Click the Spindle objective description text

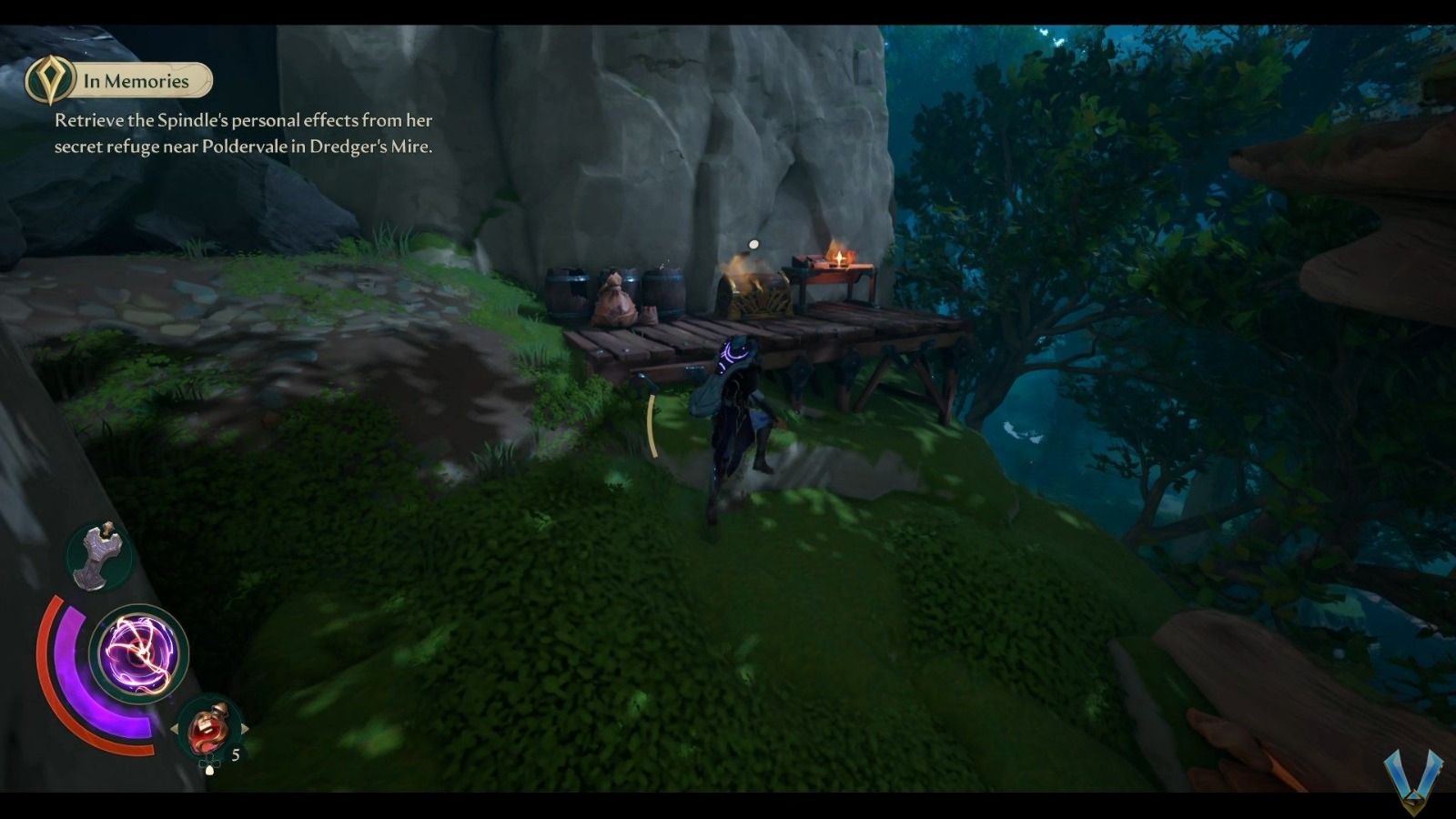pyautogui.click(x=244, y=120)
